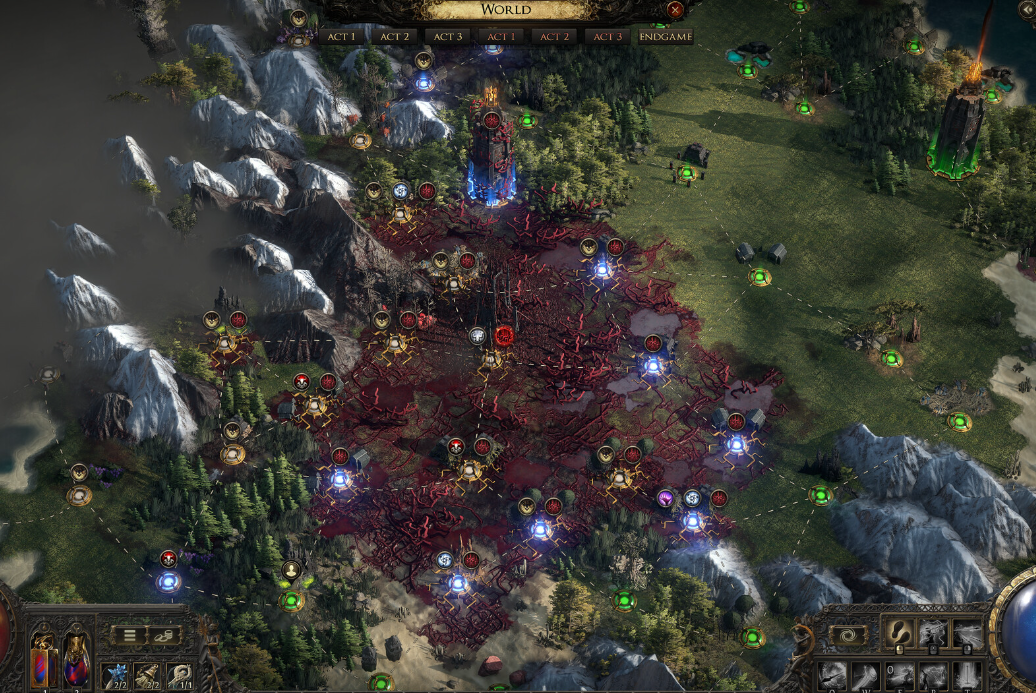Switch to the red Act 1 tab

click(x=500, y=36)
